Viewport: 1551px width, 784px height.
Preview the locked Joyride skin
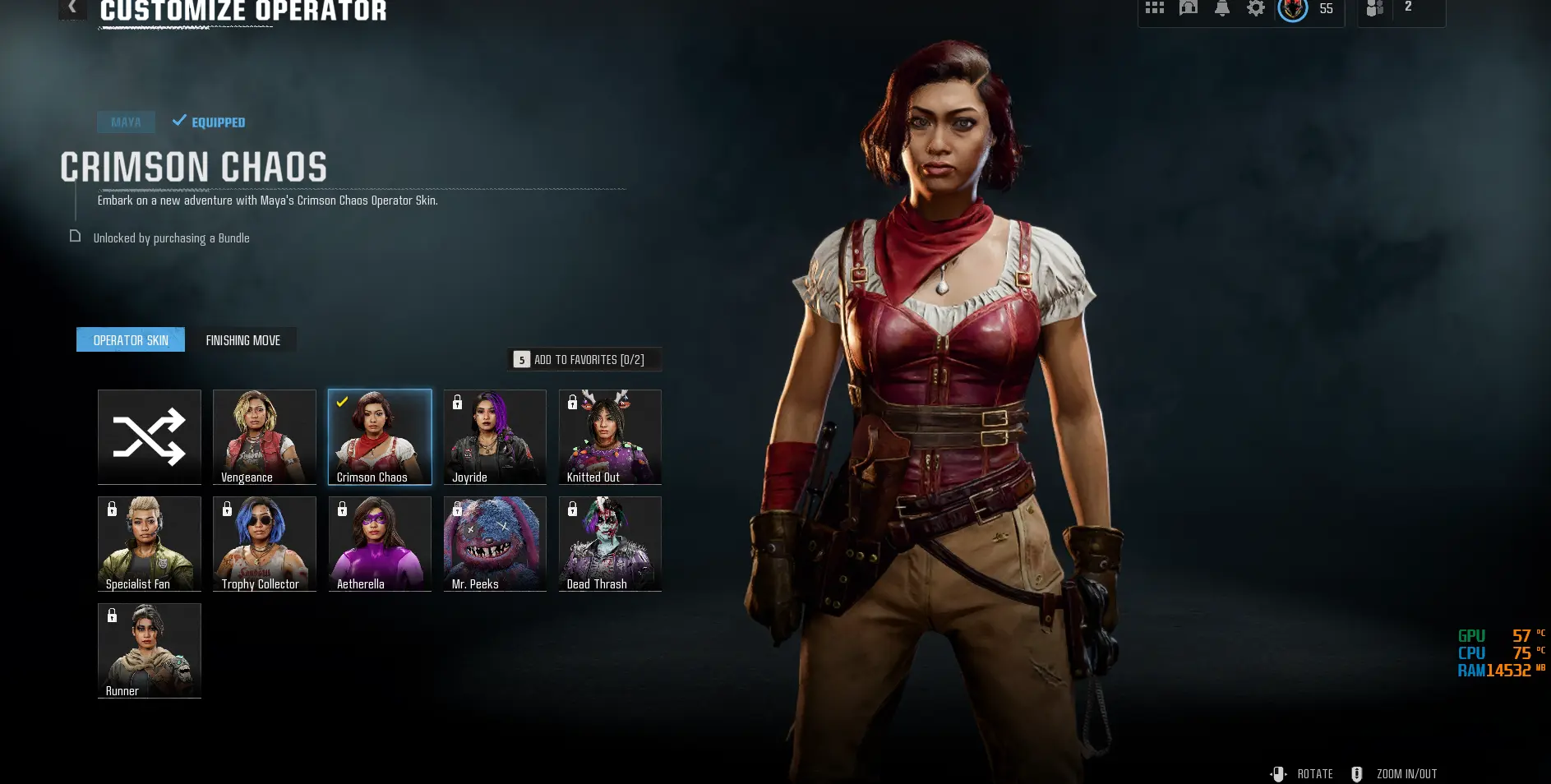click(x=495, y=437)
